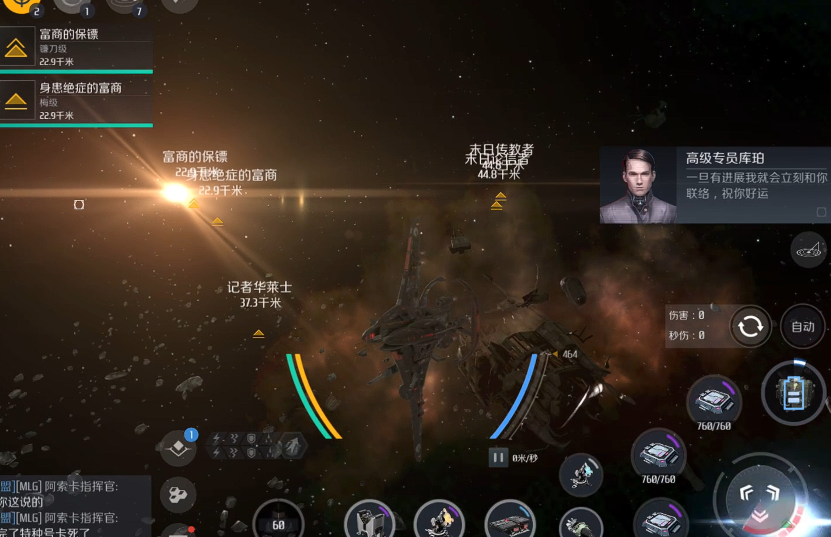Open the tactical camera view icon
This screenshot has width=831, height=537.
tap(809, 250)
